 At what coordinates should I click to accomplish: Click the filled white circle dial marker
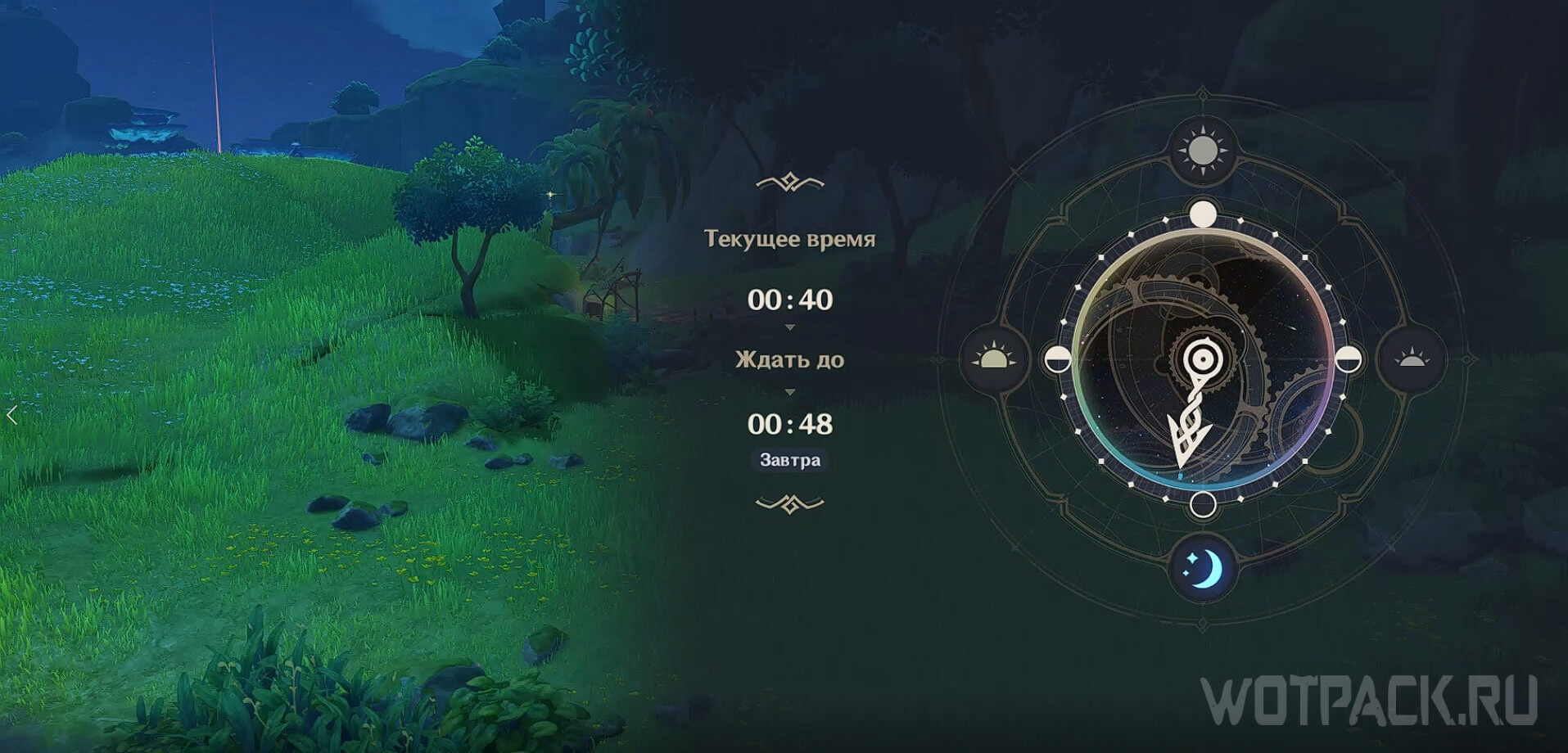1202,214
